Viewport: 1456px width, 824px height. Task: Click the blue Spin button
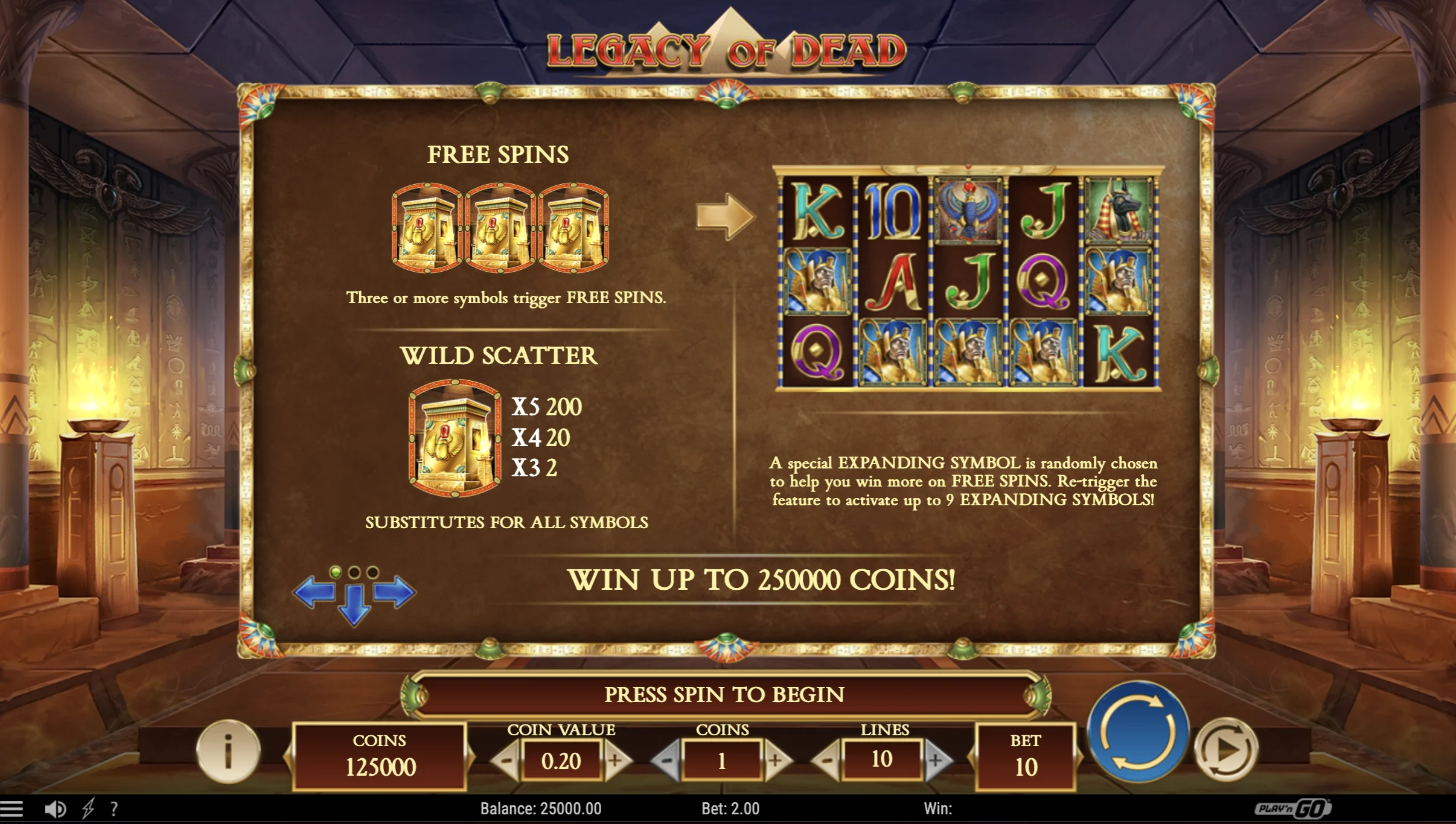click(x=1138, y=732)
